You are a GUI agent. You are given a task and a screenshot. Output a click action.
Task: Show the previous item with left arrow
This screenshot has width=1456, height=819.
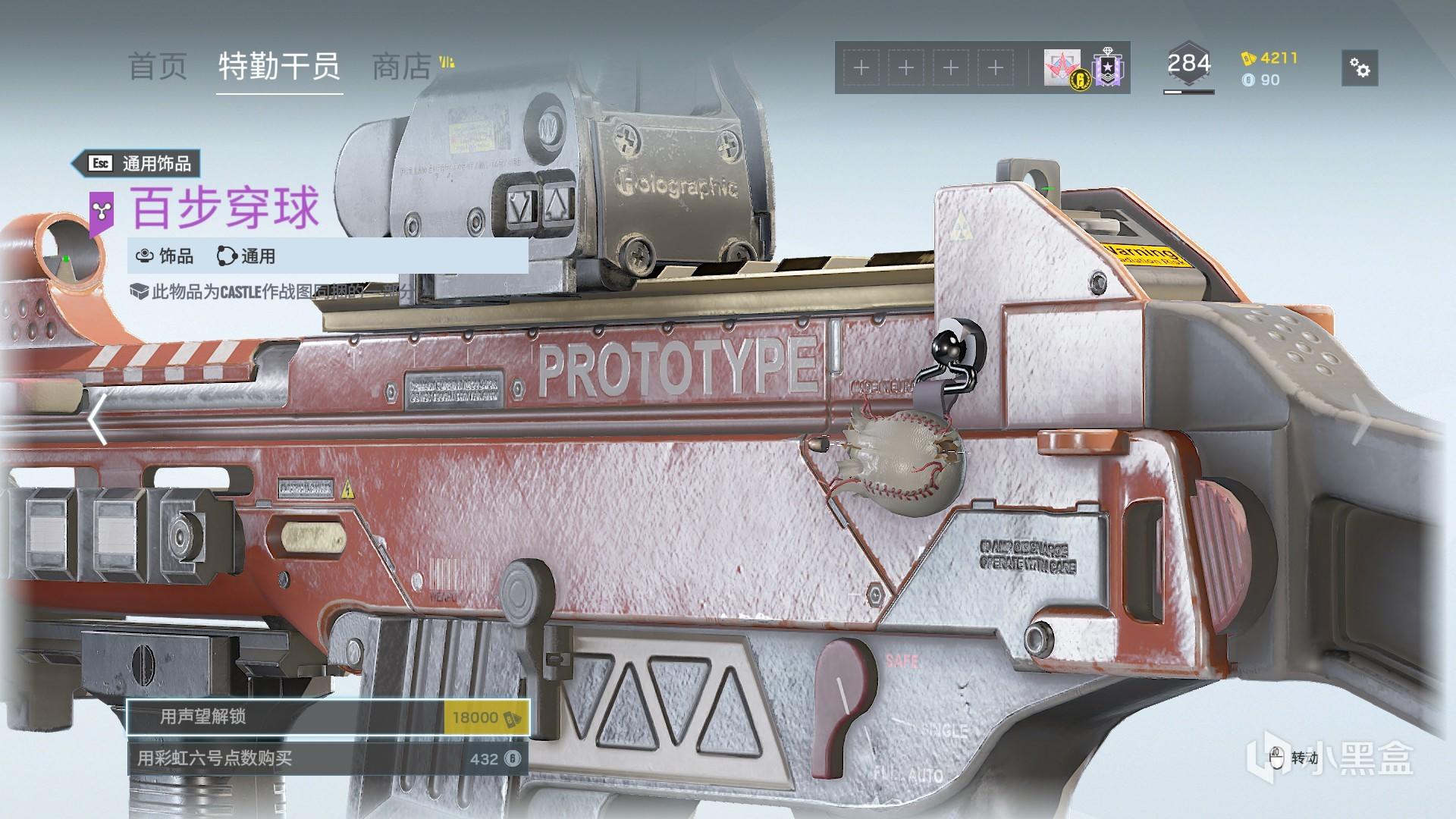coord(97,419)
